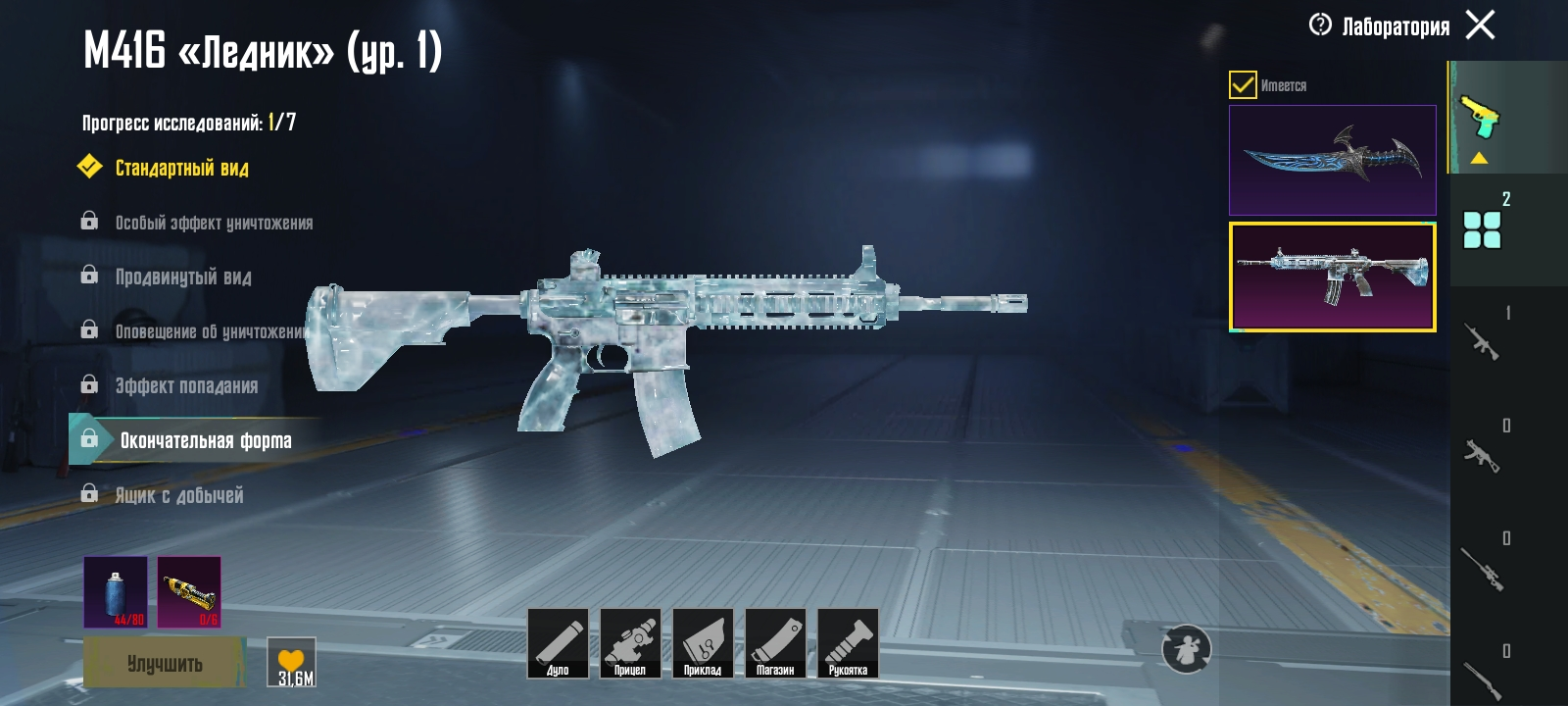The height and width of the screenshot is (706, 1568).
Task: Select the blue curved blade skin thumbnail
Action: (1332, 160)
